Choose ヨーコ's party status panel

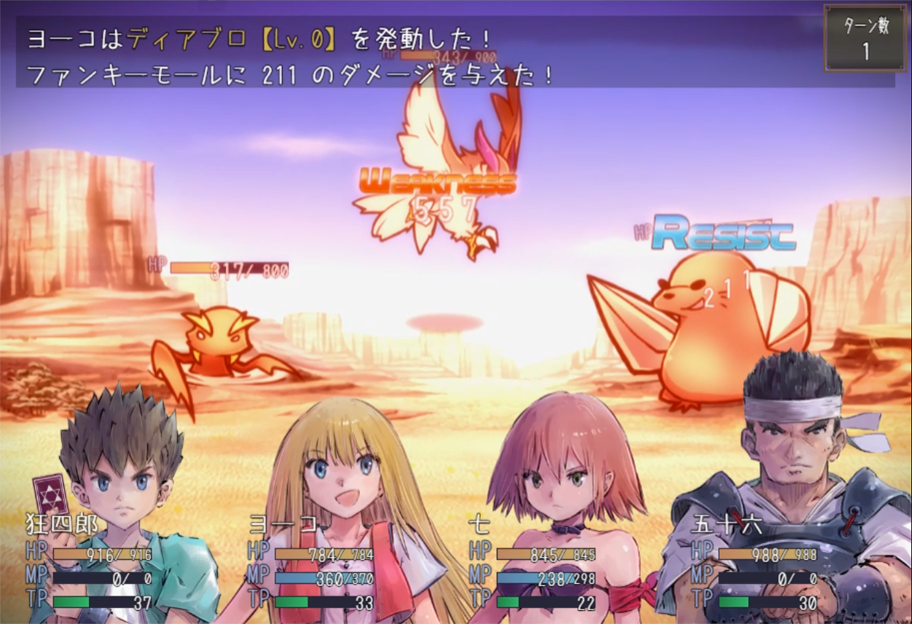(x=312, y=565)
